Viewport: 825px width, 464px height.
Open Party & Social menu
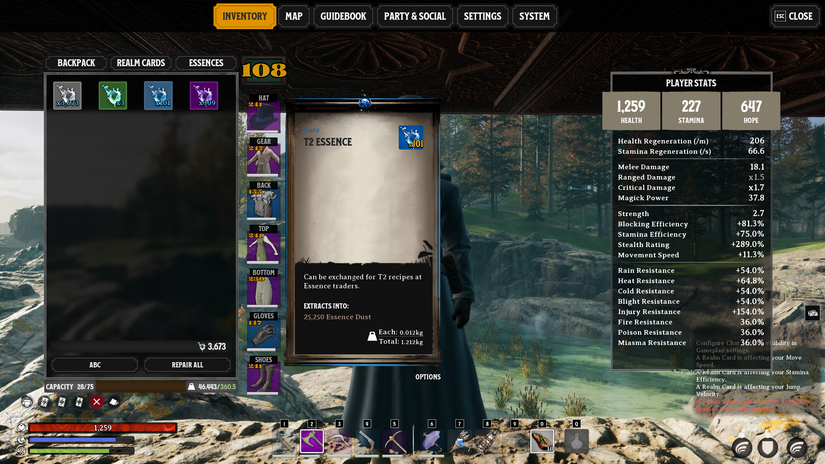(x=414, y=16)
